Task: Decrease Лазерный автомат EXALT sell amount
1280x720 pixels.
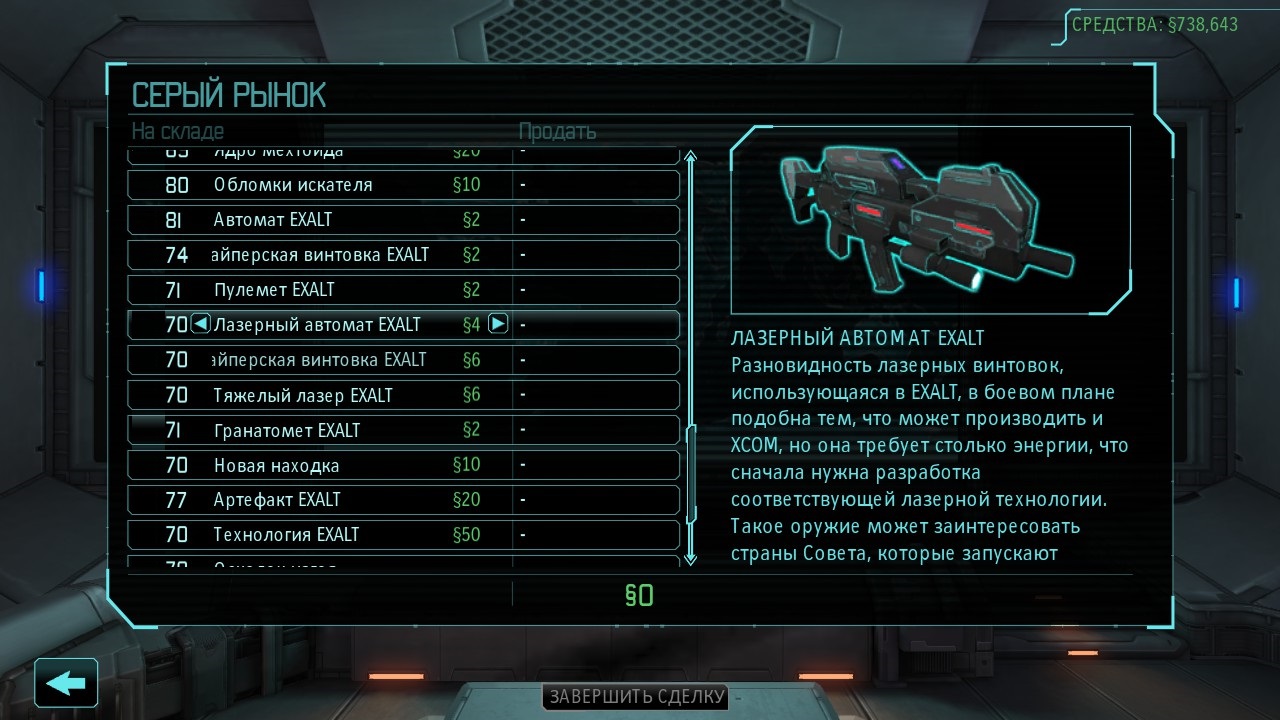Action: (x=200, y=324)
